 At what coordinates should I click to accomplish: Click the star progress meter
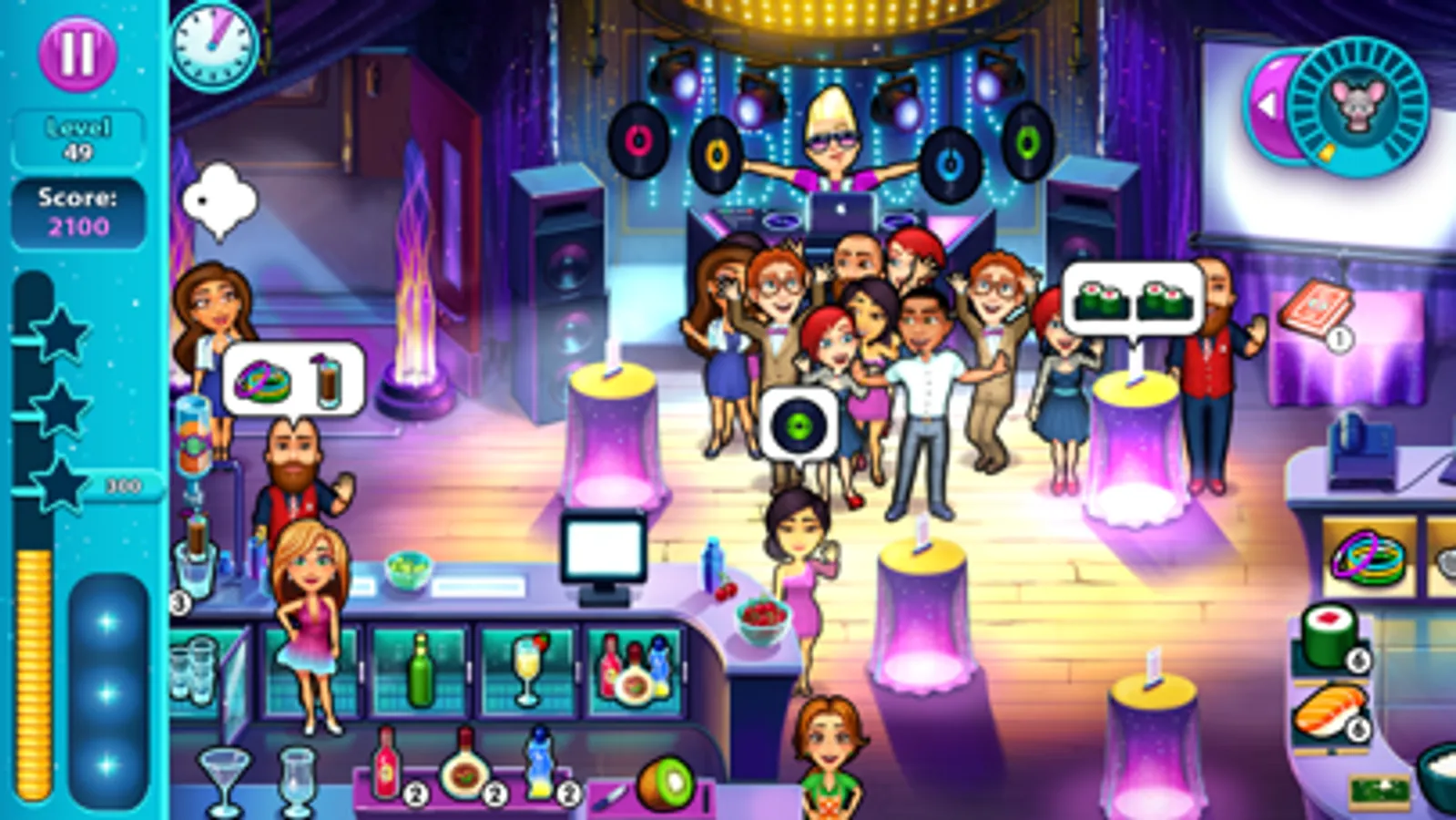[x=62, y=410]
